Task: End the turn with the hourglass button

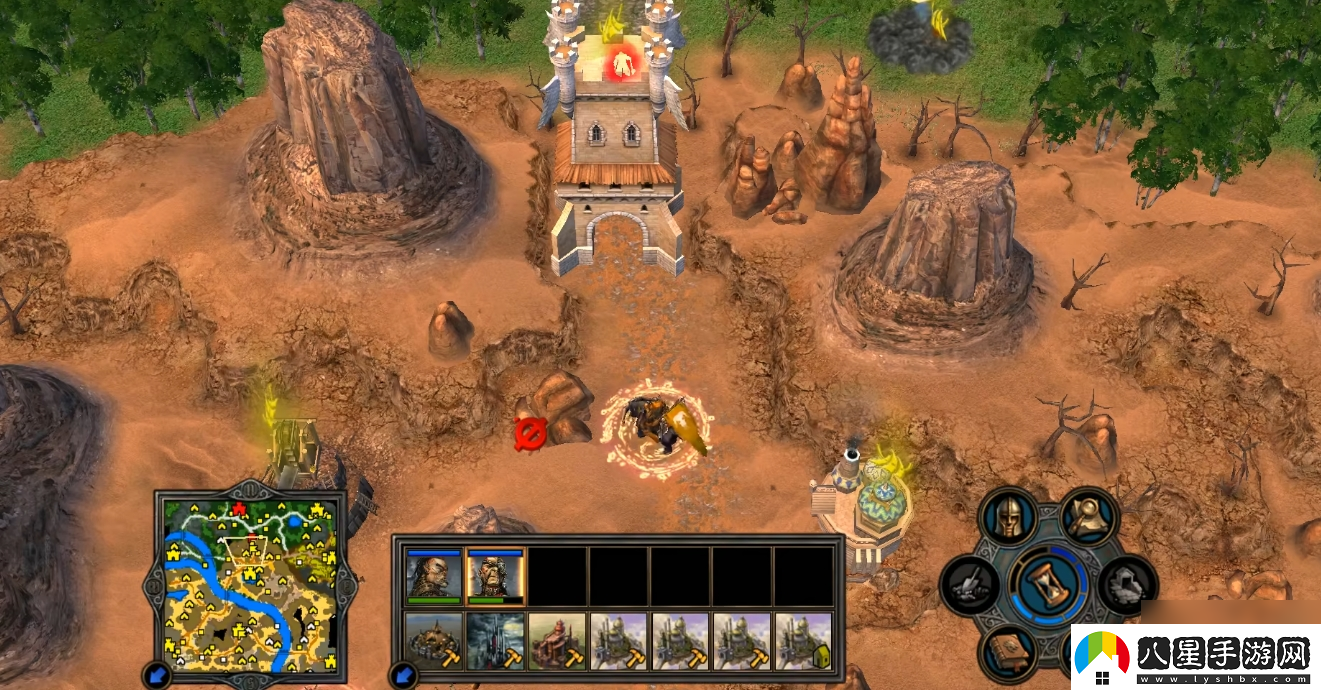Action: coord(1047,585)
